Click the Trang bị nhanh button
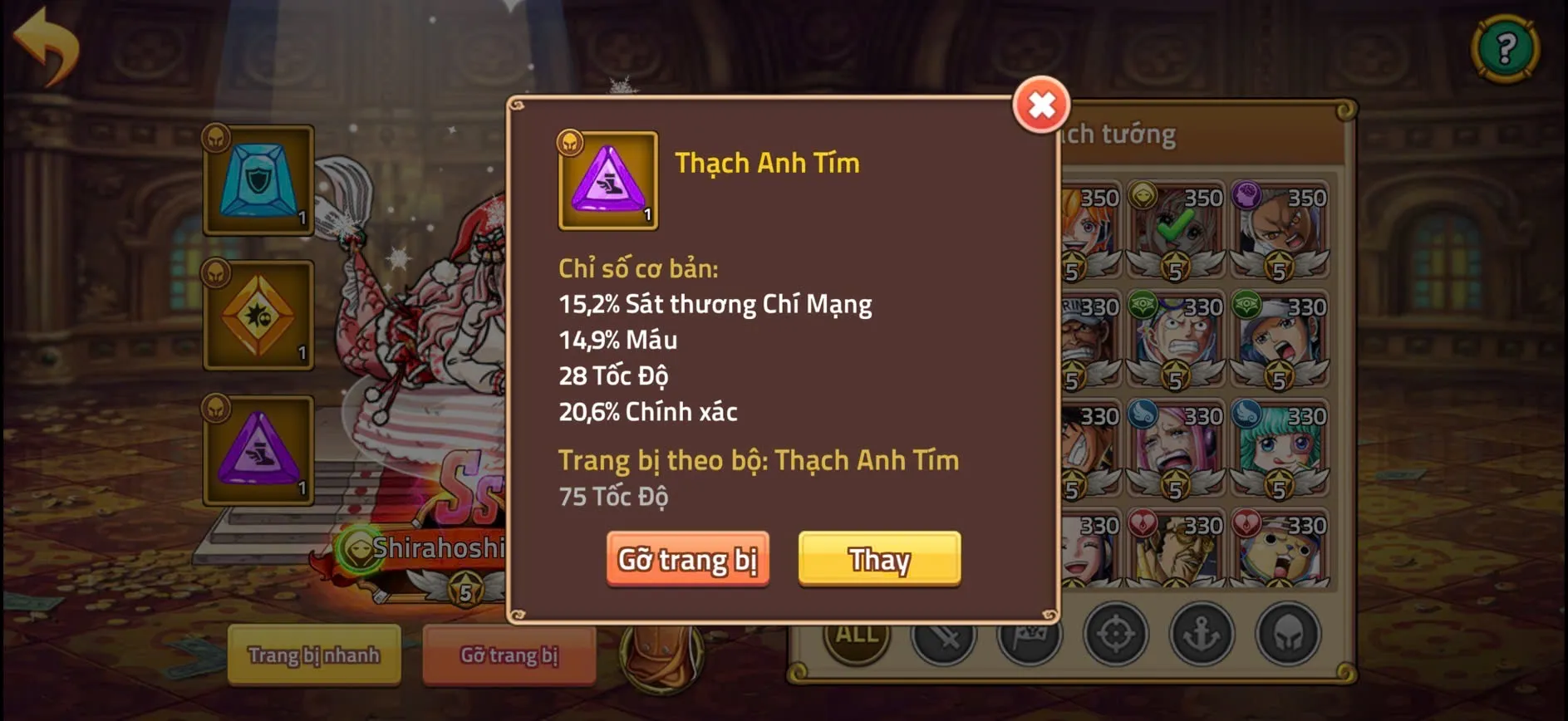 (313, 655)
